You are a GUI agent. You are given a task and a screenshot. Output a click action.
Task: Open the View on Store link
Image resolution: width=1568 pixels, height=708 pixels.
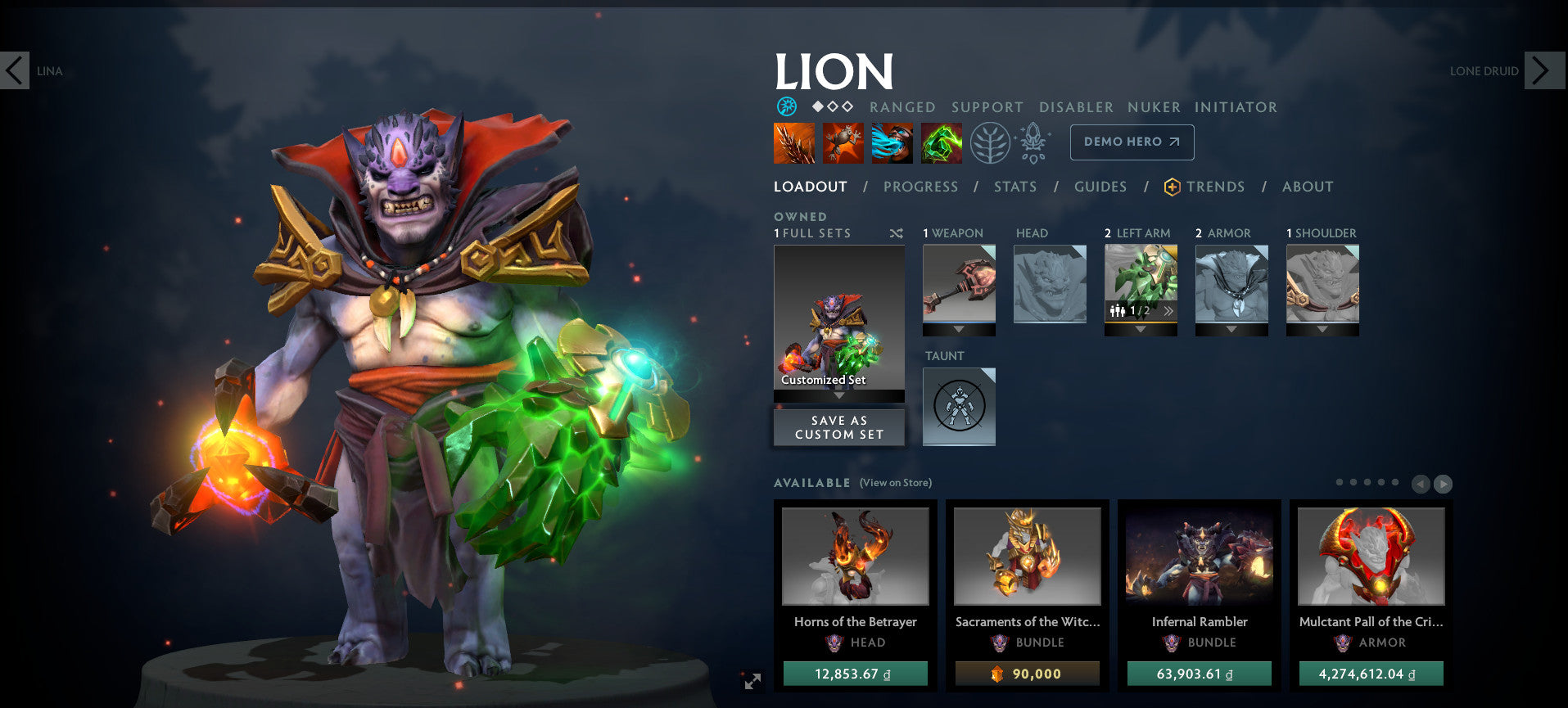pyautogui.click(x=894, y=483)
